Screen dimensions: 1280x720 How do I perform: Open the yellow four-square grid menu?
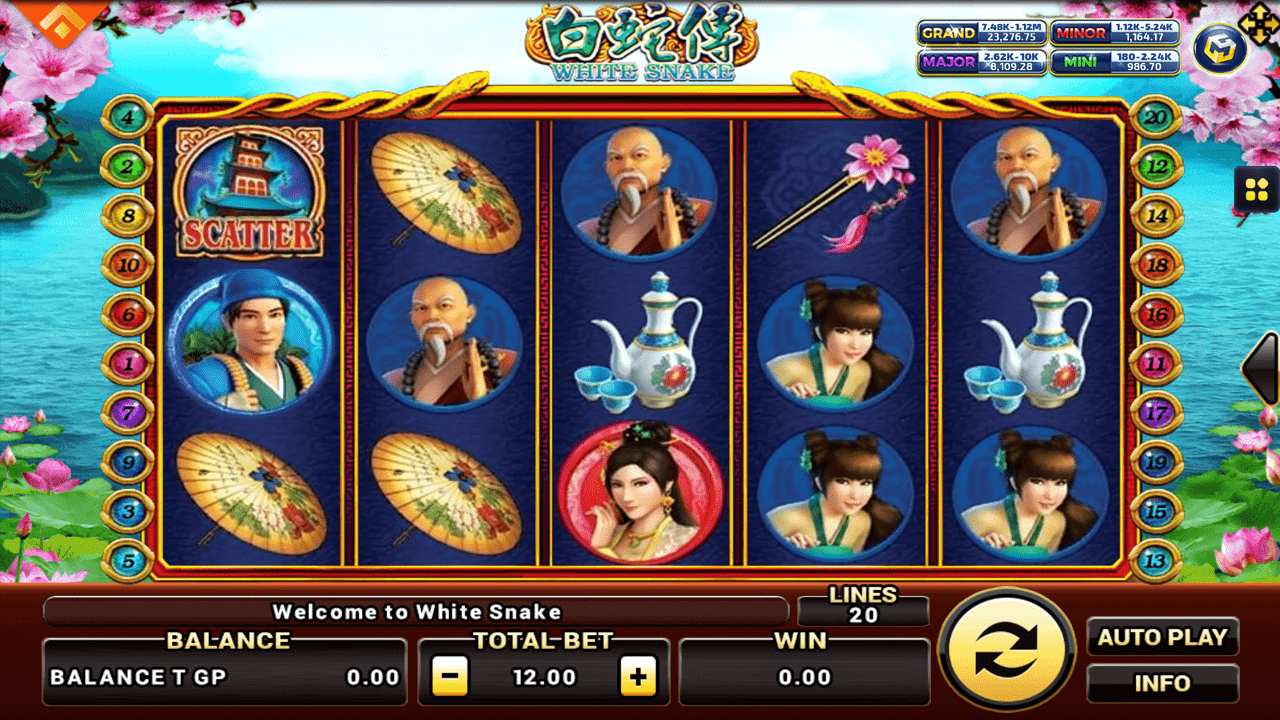[x=1256, y=188]
